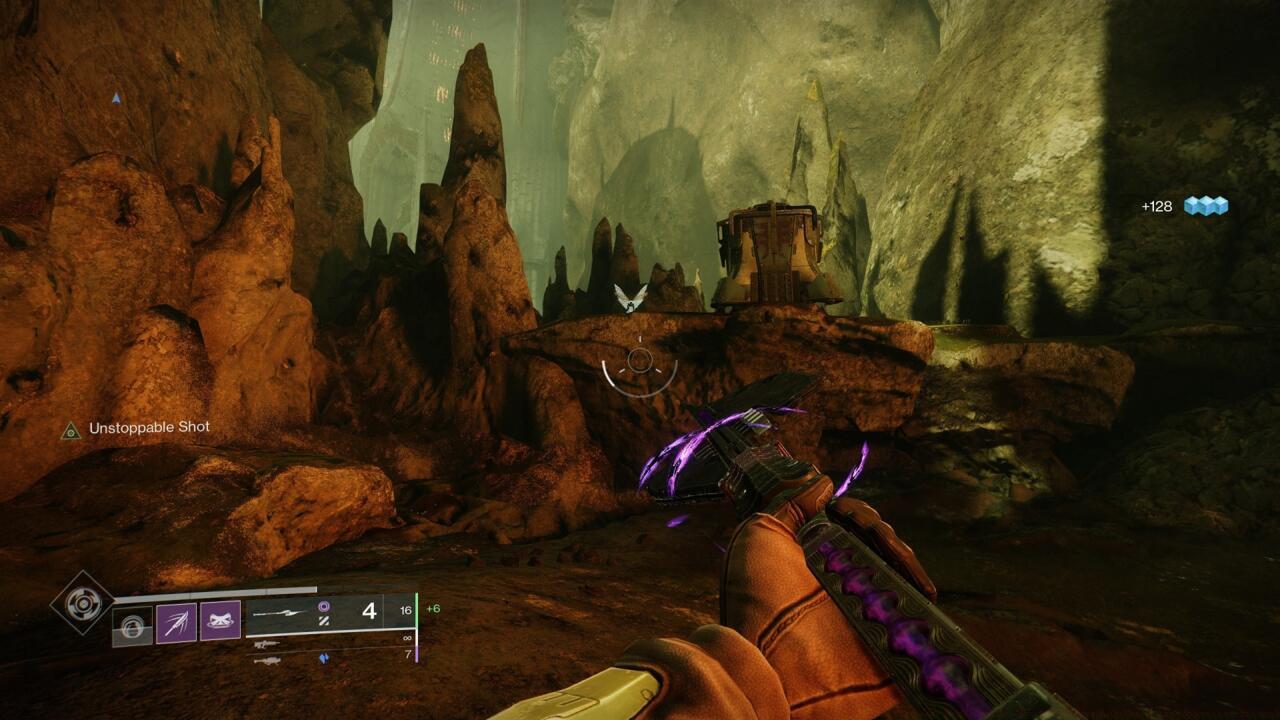Click the hatched weapon mod icon below perk
Viewport: 1280px width, 720px height.
322,621
